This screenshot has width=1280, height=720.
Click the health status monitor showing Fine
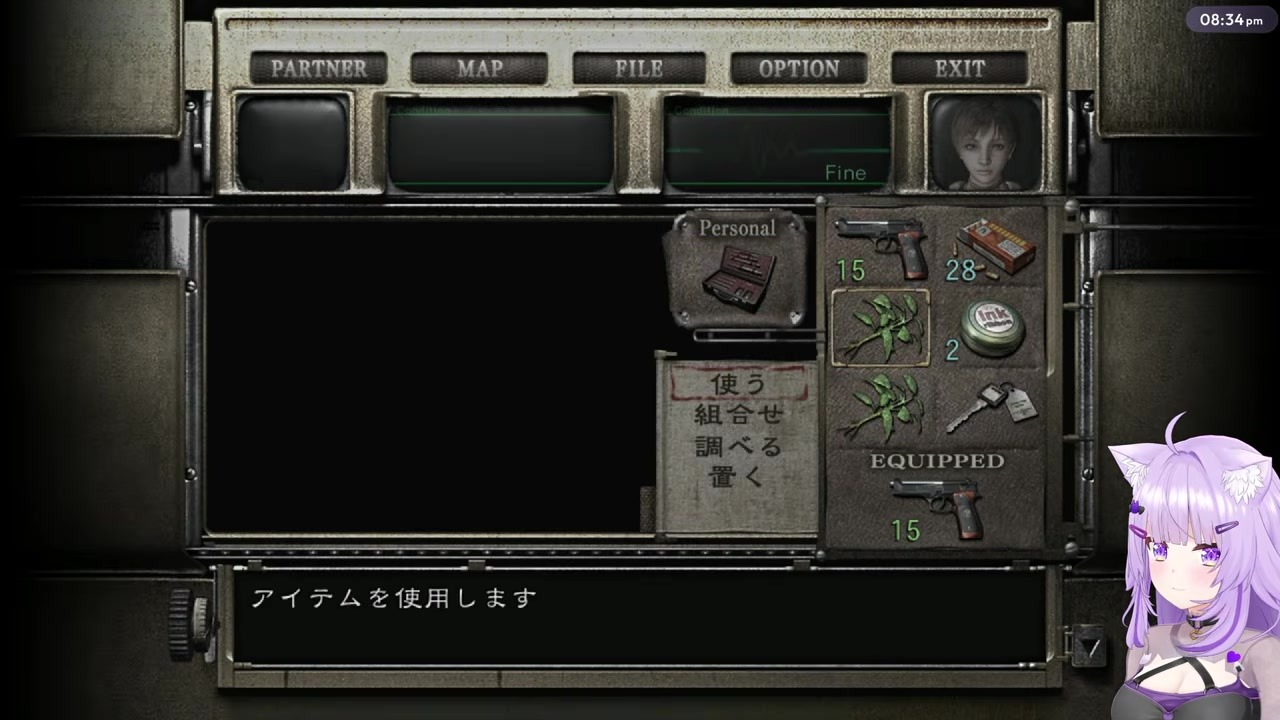pyautogui.click(x=778, y=145)
